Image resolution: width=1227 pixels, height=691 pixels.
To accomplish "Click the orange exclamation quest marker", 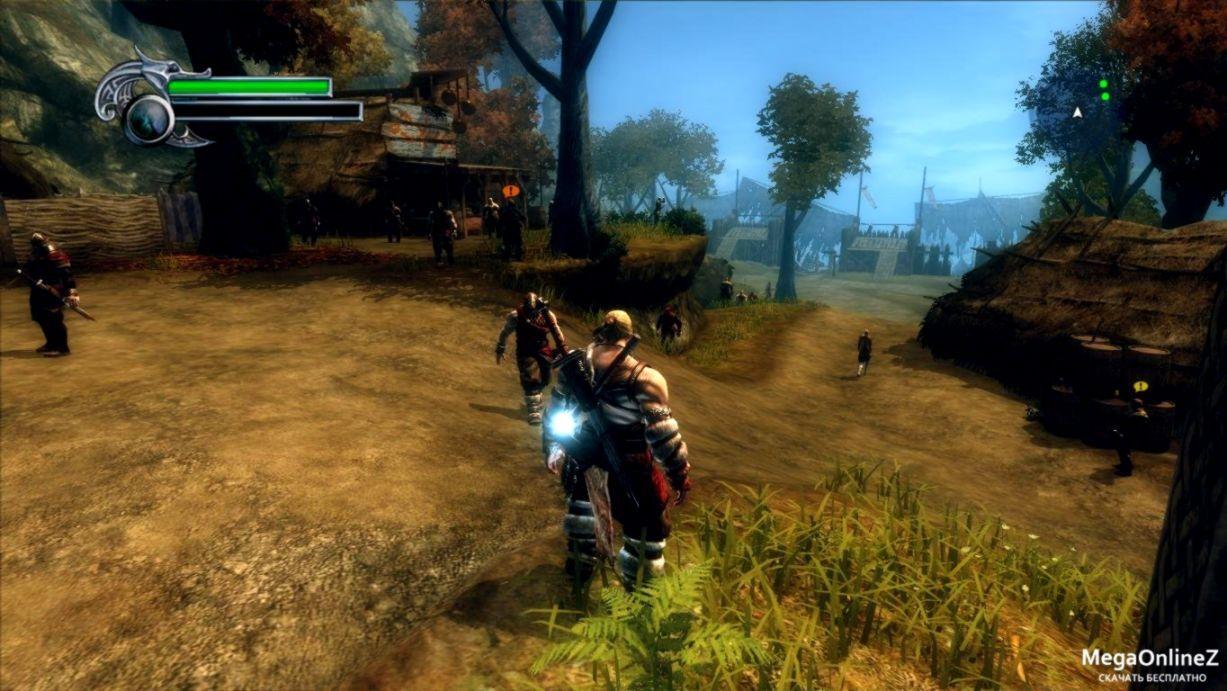I will pos(511,191).
